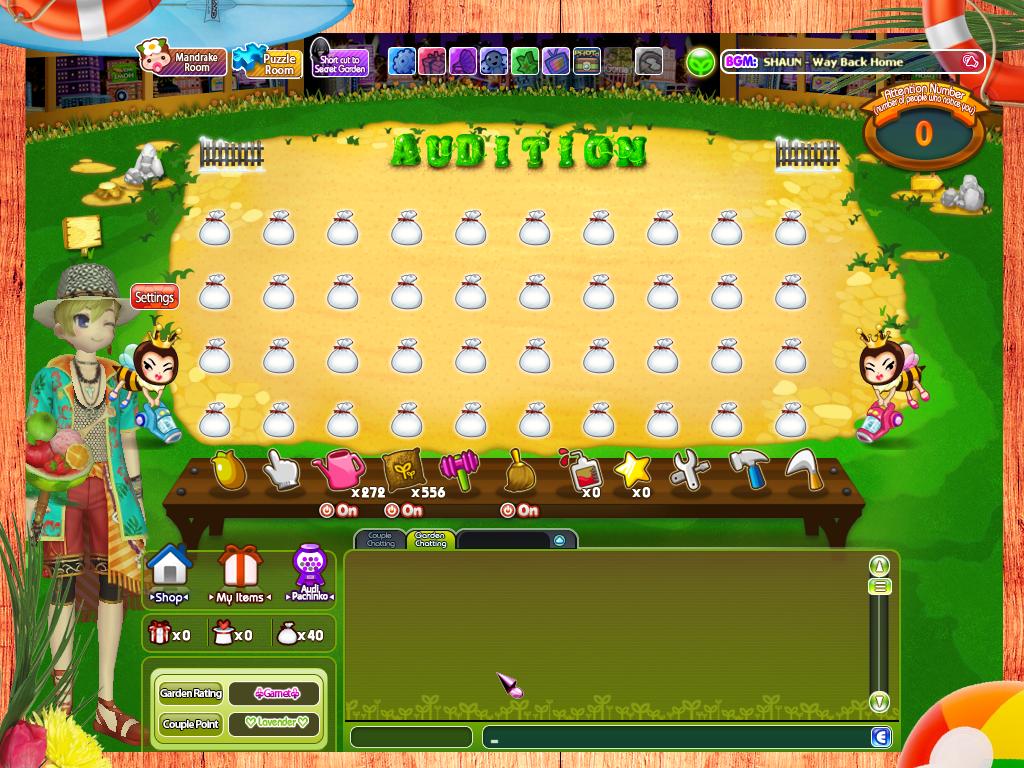Viewport: 1024px width, 768px height.
Task: Open My Items gift box
Action: (239, 574)
